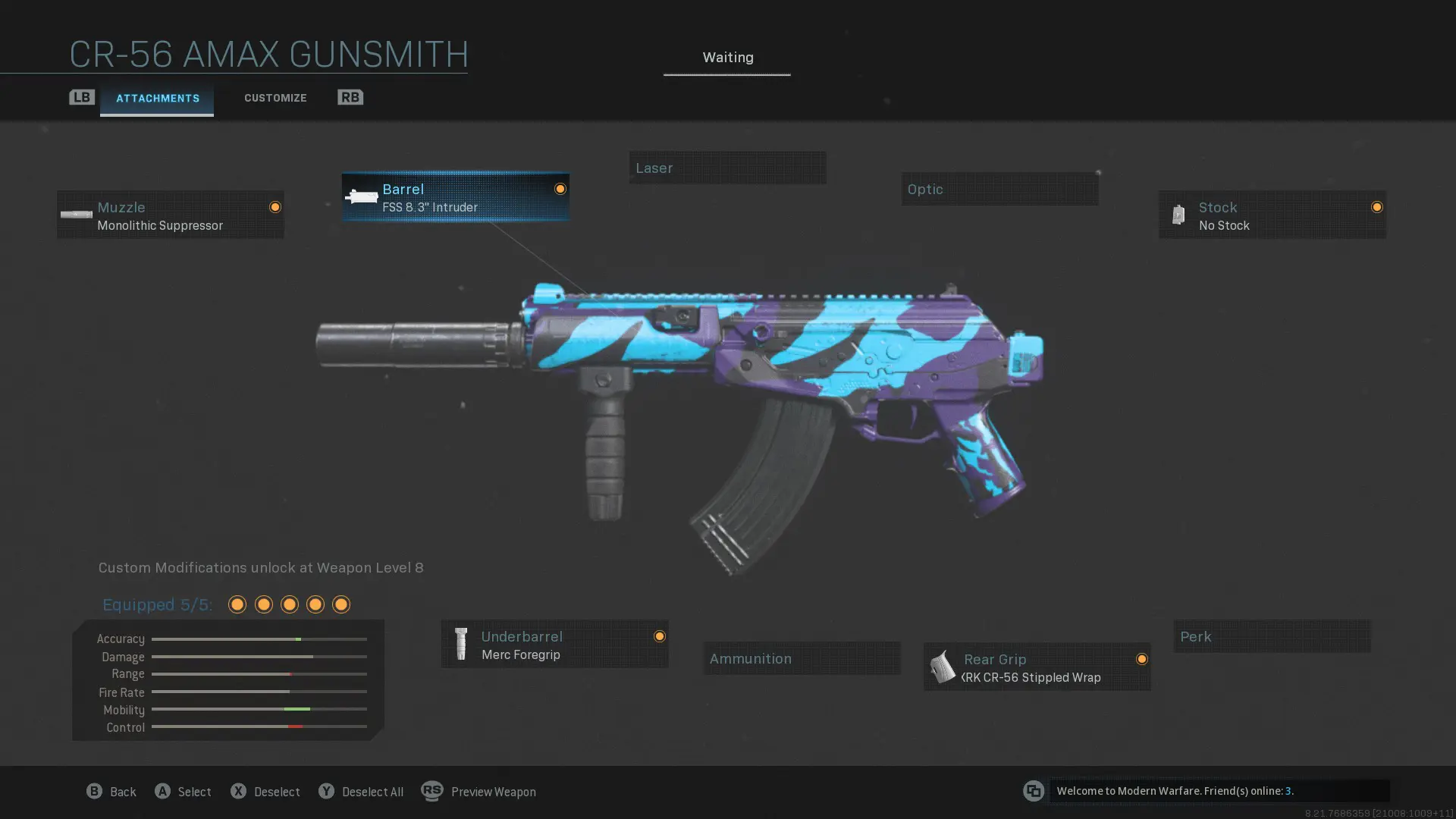This screenshot has width=1456, height=819.
Task: Open the Barrel FSS 8.3" Intruder slot
Action: 455,197
